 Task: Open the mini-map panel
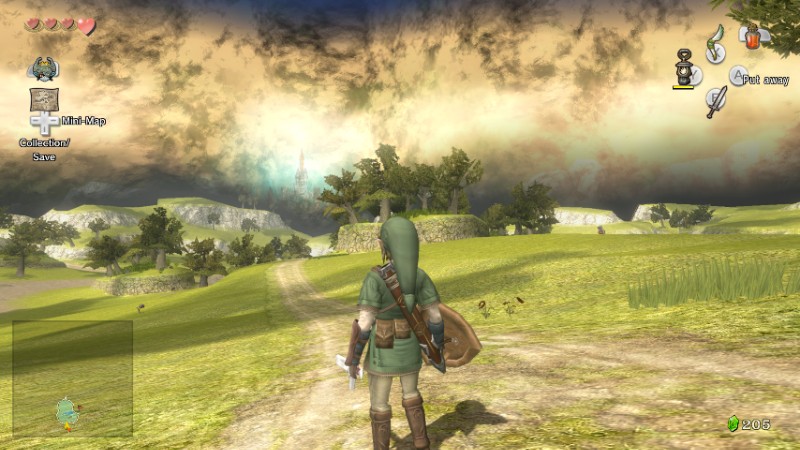[73, 378]
